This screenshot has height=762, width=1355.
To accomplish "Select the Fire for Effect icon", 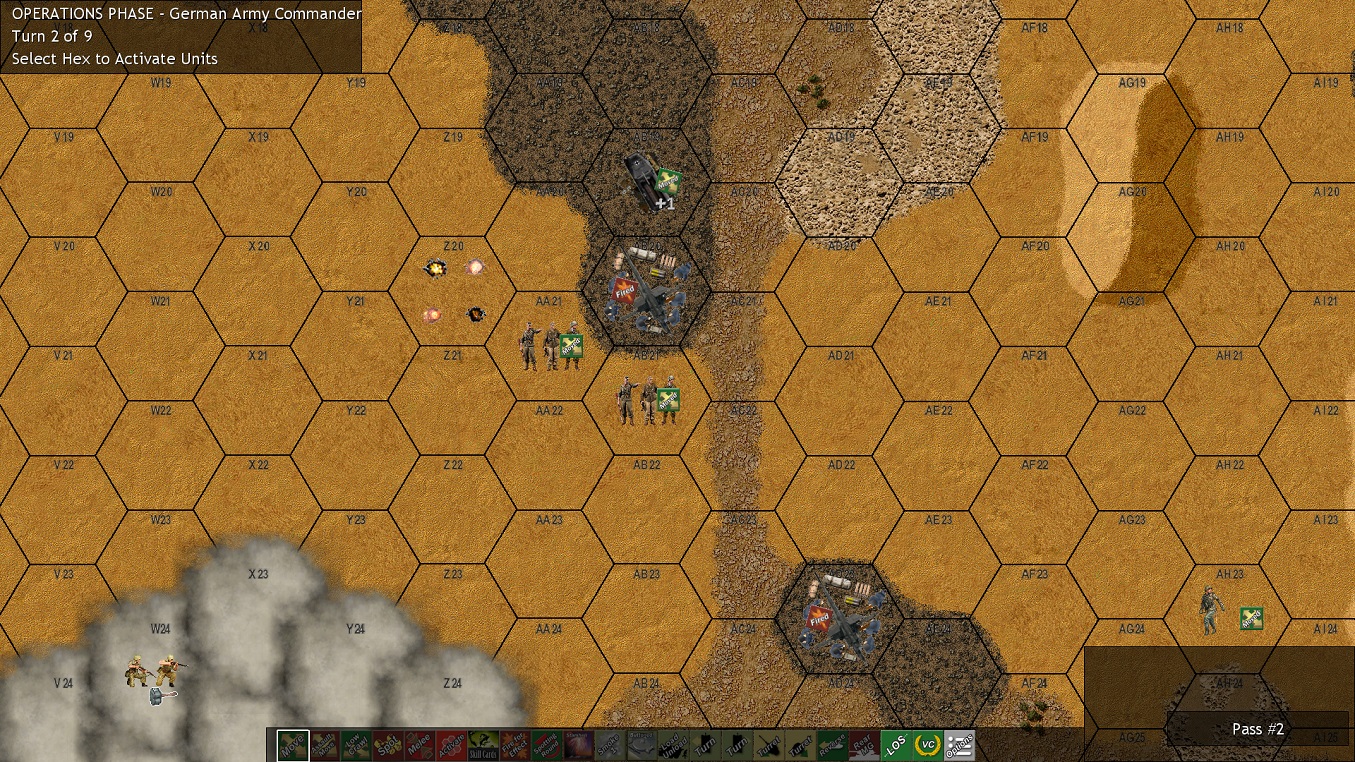I will (x=517, y=744).
